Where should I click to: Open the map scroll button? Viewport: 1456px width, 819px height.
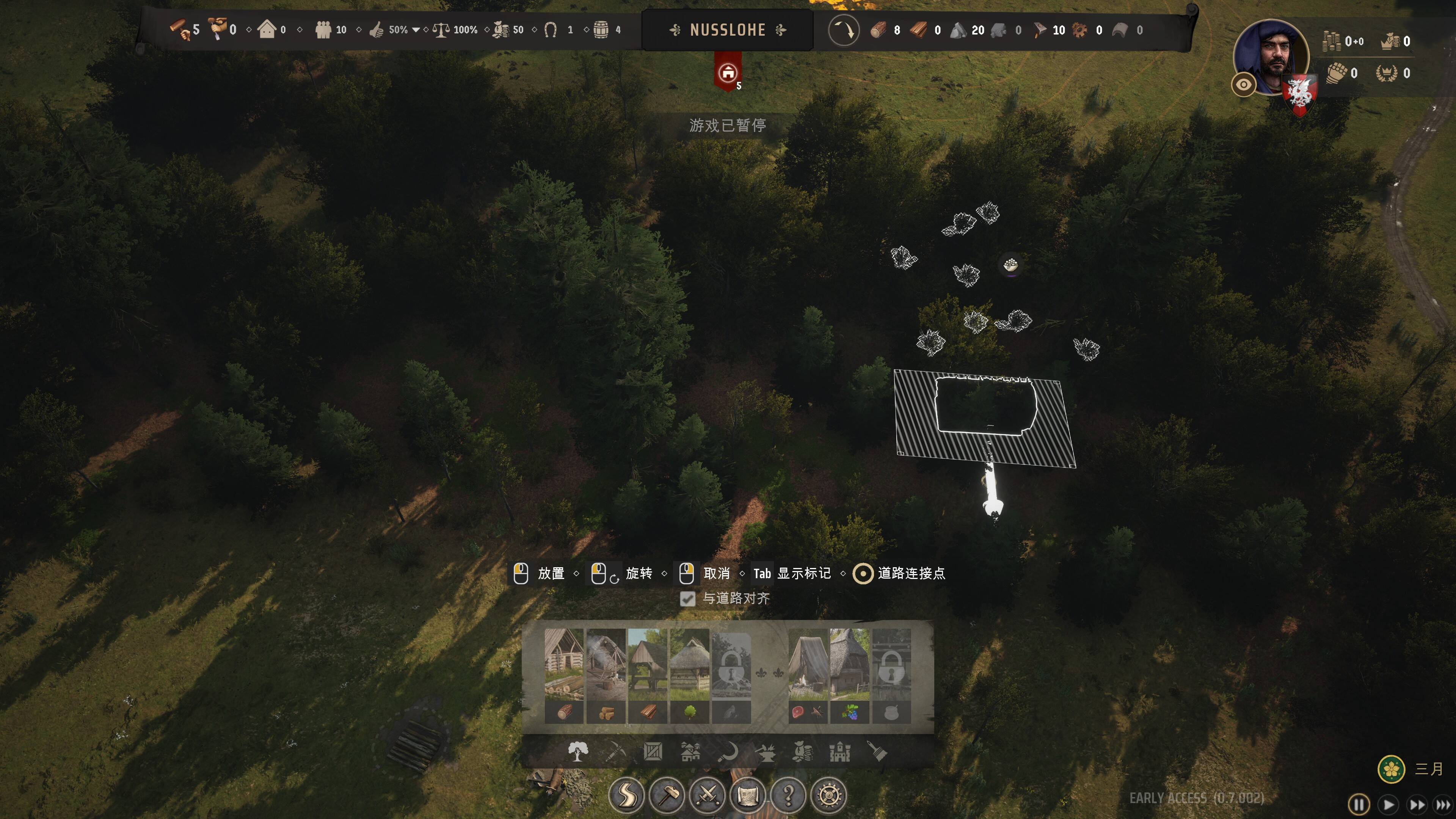(748, 795)
